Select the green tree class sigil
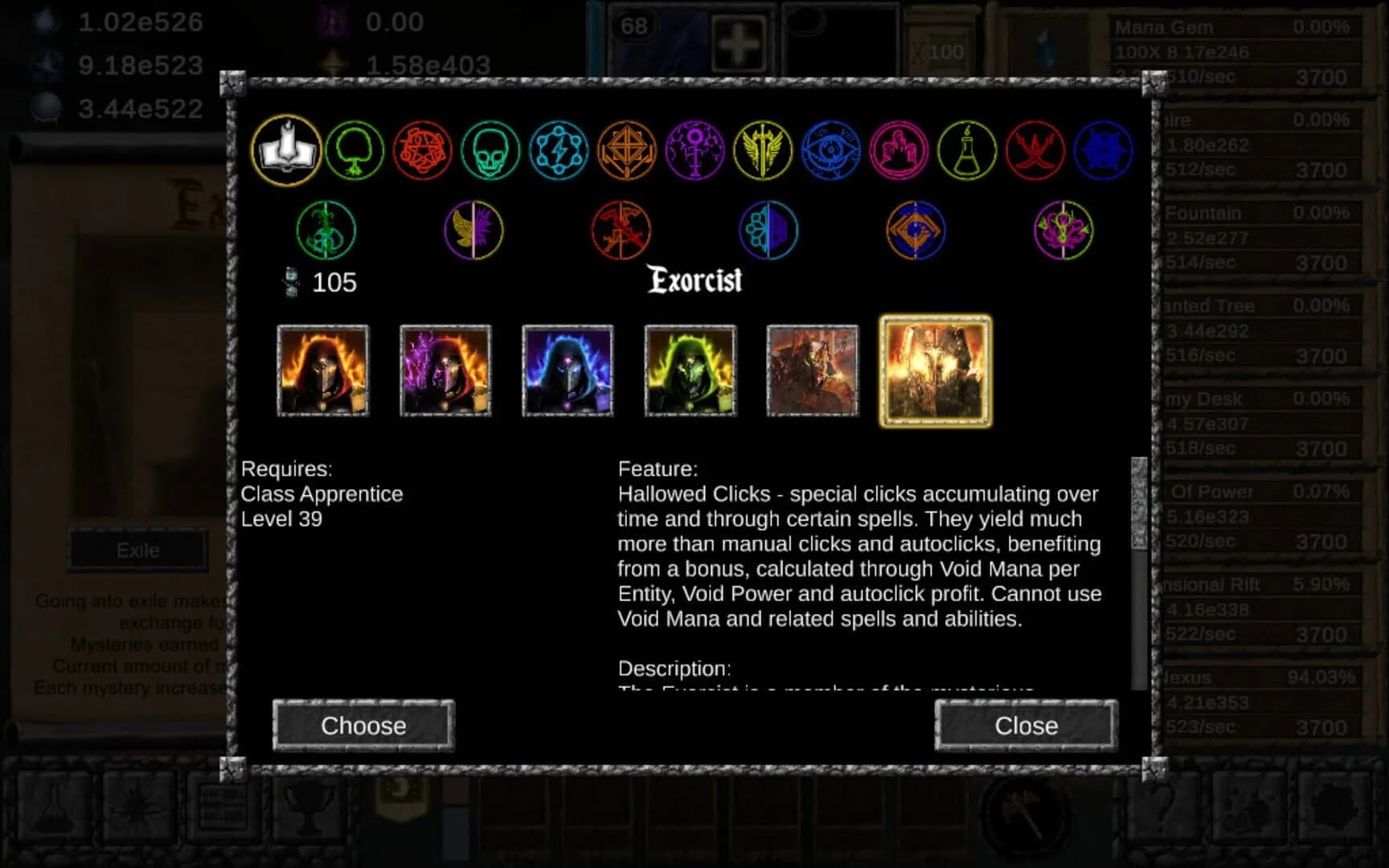Screen dimensions: 1389x868 (x=354, y=152)
